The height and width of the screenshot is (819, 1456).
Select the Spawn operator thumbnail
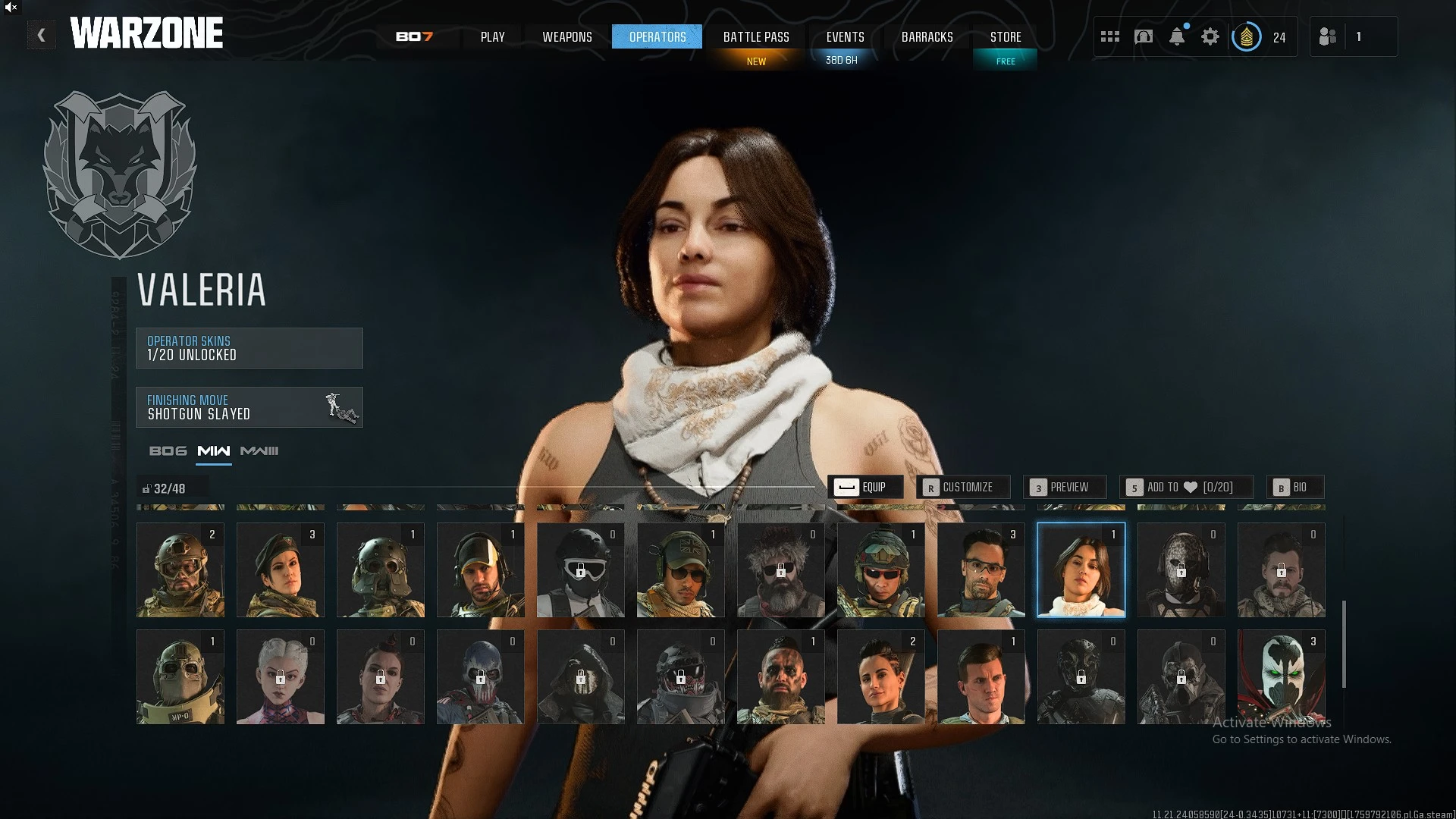(1281, 676)
